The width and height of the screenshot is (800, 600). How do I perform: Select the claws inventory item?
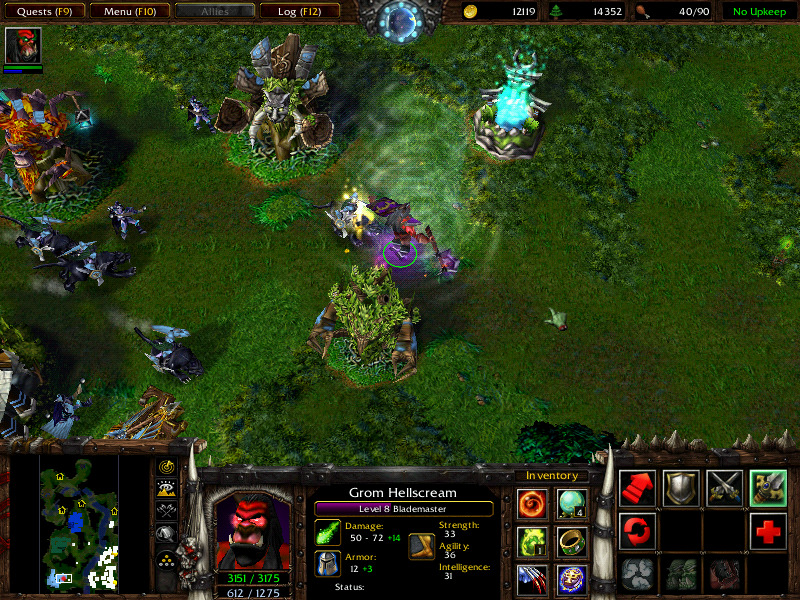[x=532, y=579]
